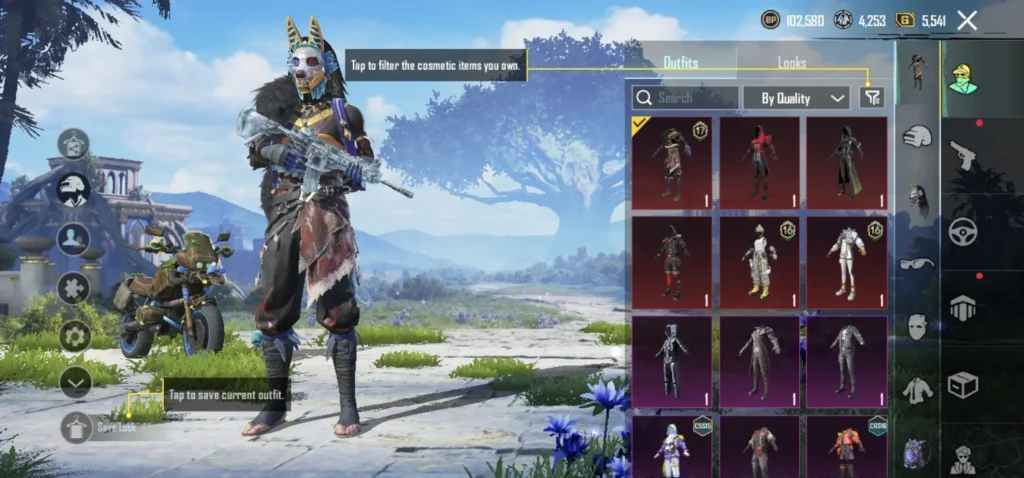Screen dimensions: 1024x478
Task: Close the inventory screen with the X
Action: 967,20
